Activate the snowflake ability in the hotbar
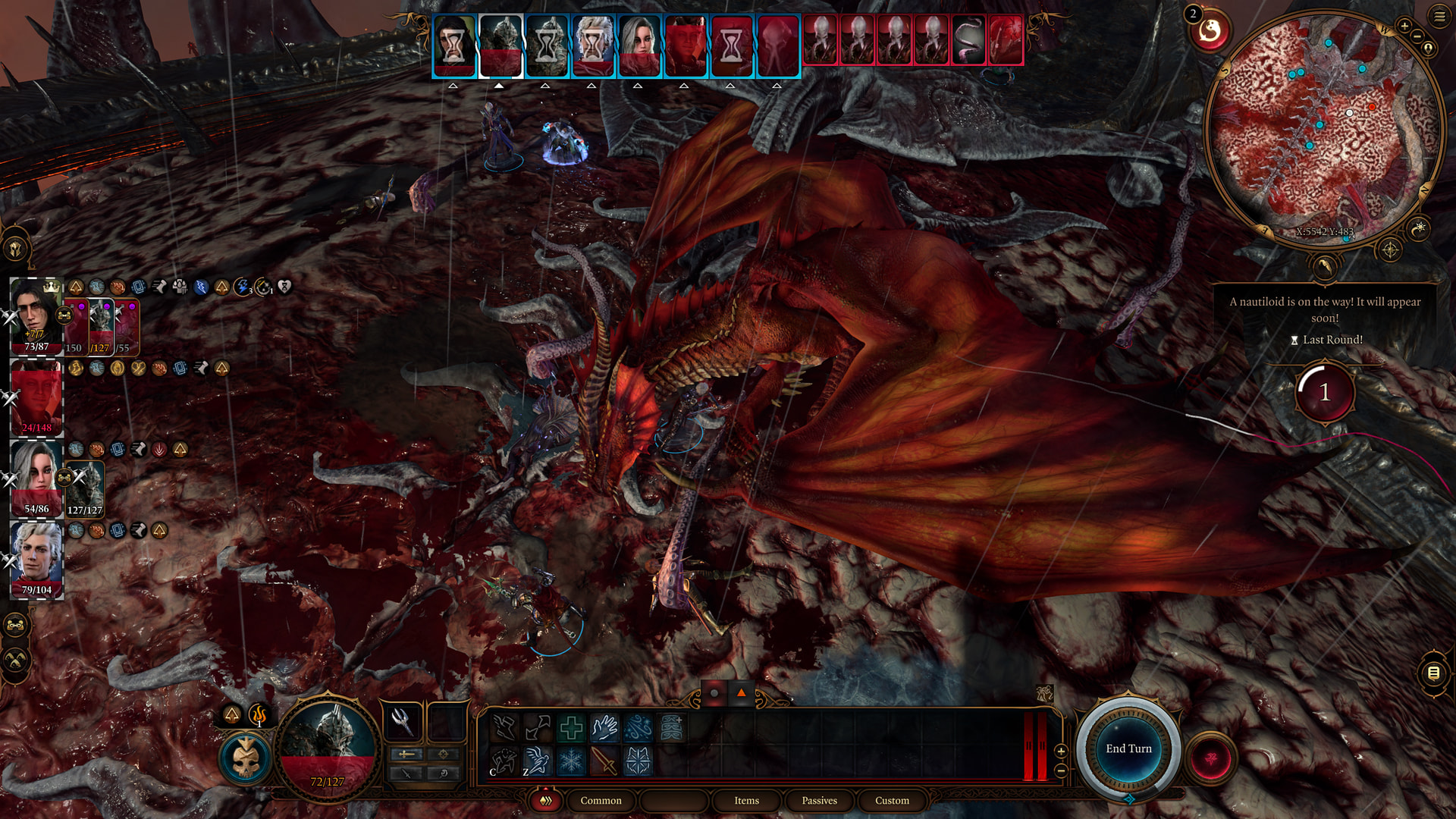This screenshot has width=1456, height=819. coord(570,761)
